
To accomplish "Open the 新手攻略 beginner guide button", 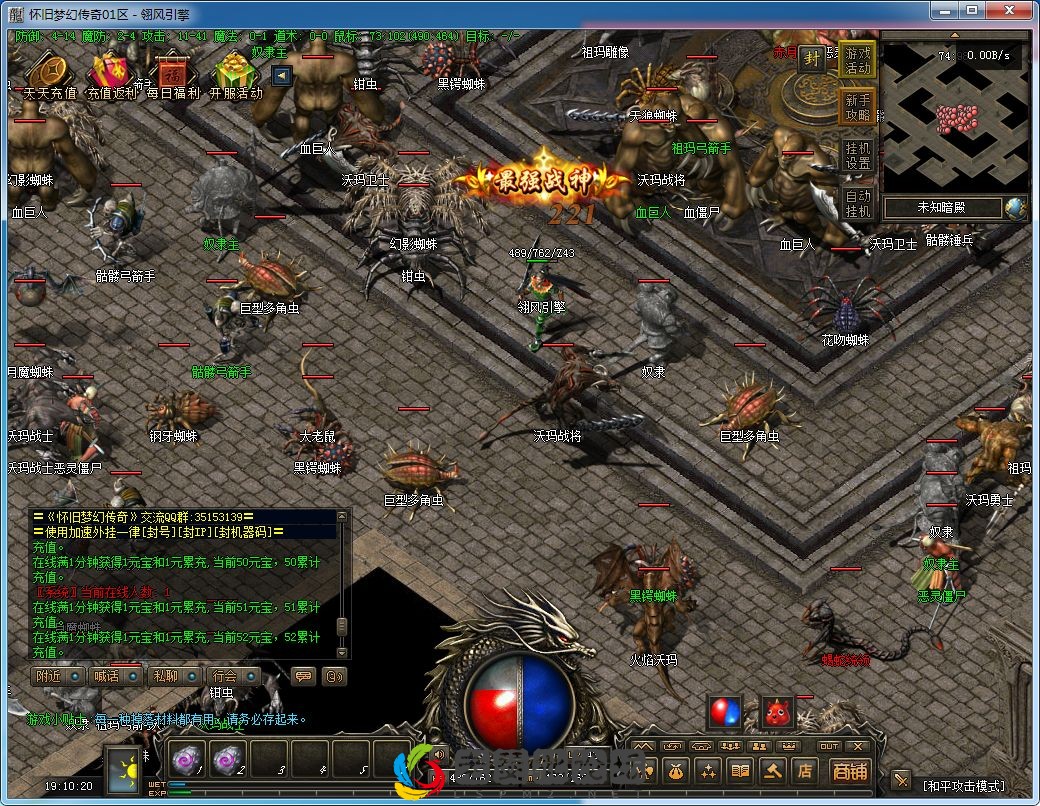I will (x=858, y=108).
